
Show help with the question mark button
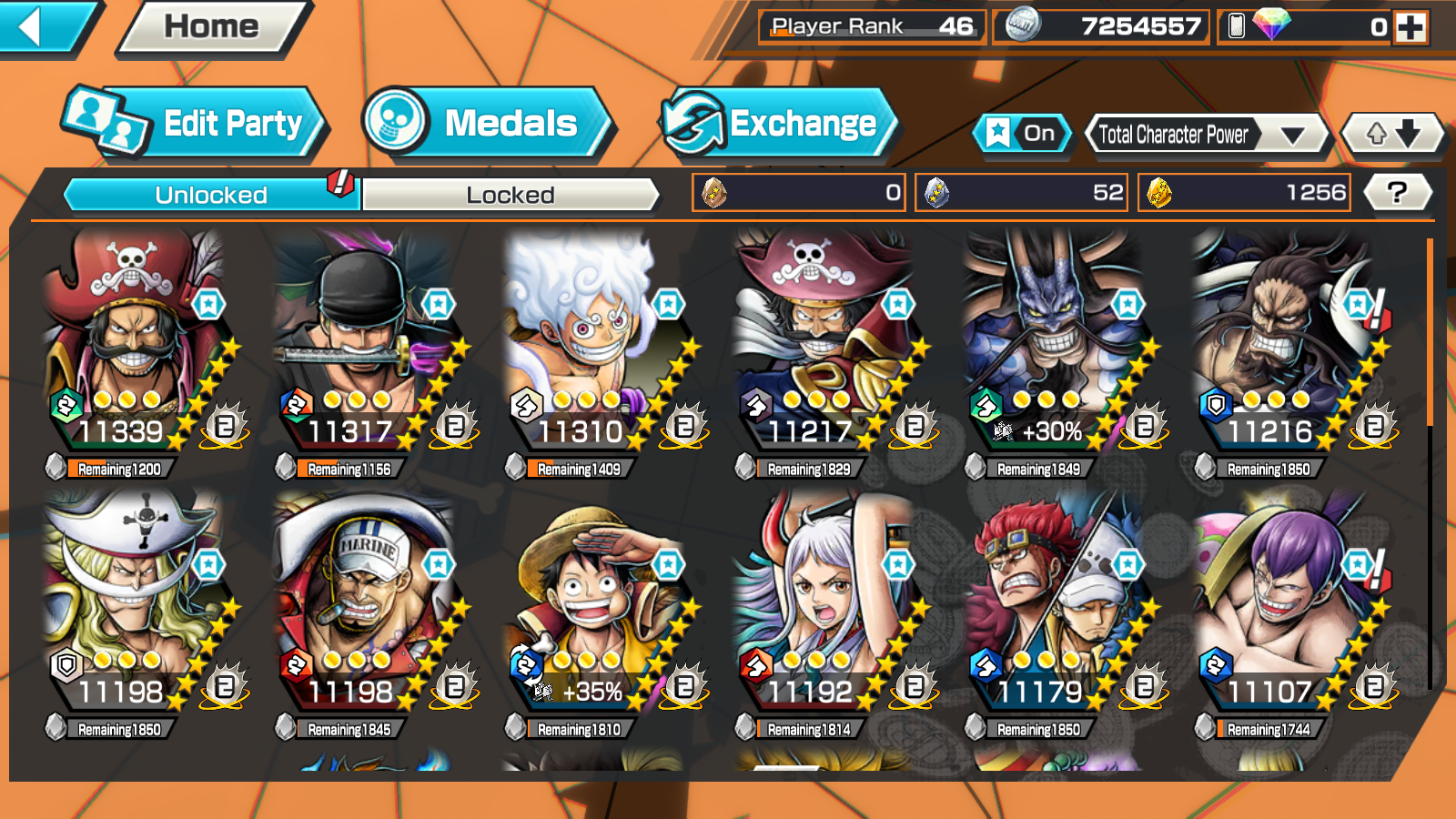(x=1397, y=192)
